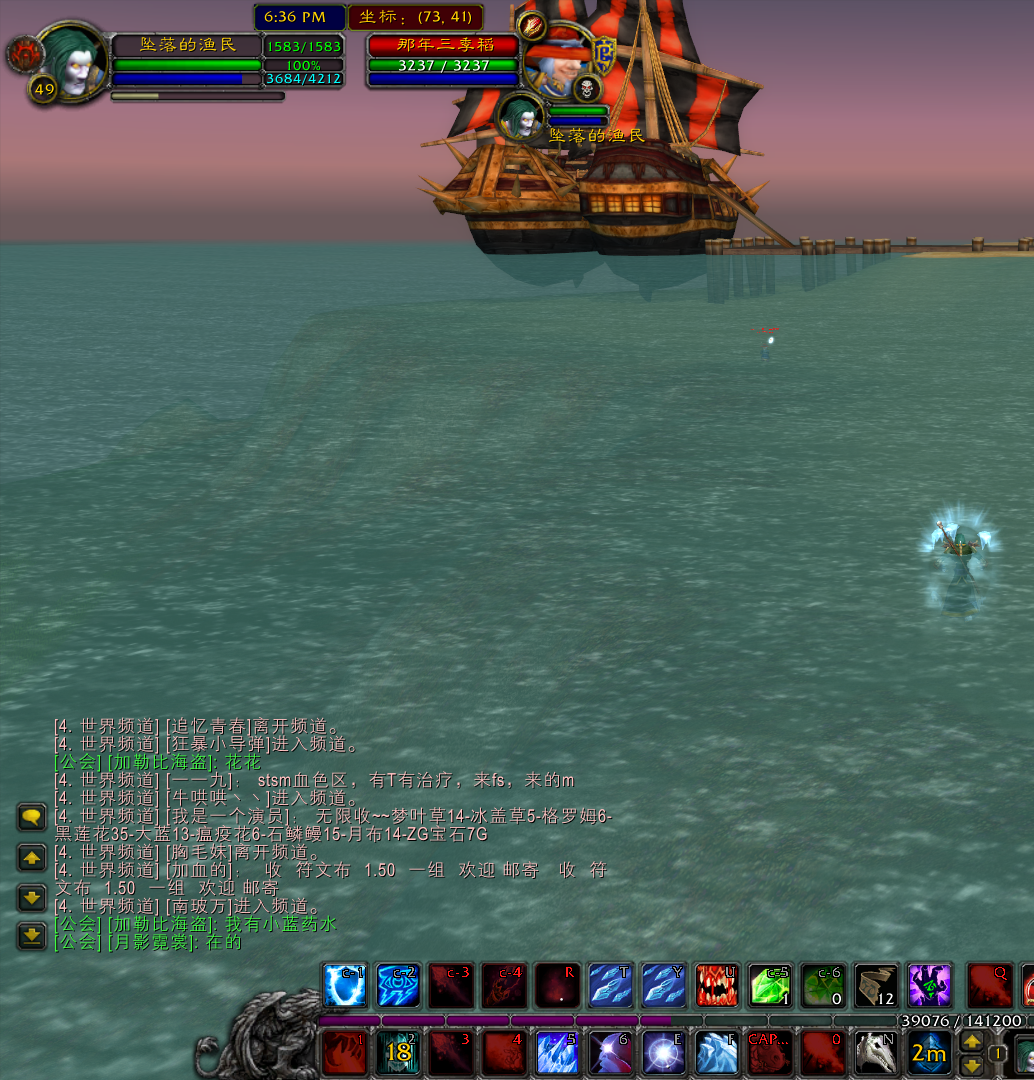Click the player portrait of 坠落的渔民

tap(72, 62)
